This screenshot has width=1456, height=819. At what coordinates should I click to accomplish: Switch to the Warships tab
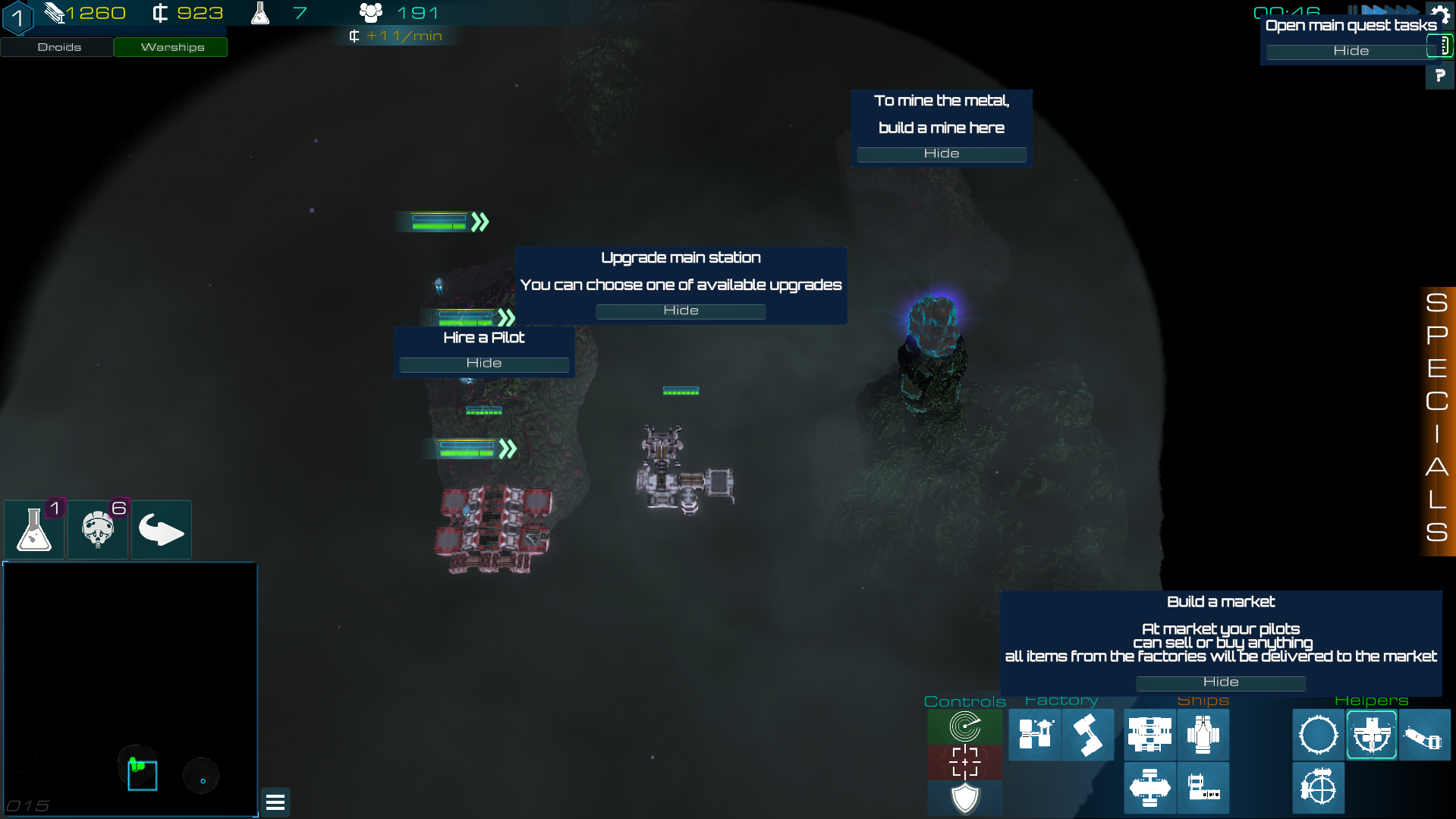(x=170, y=46)
